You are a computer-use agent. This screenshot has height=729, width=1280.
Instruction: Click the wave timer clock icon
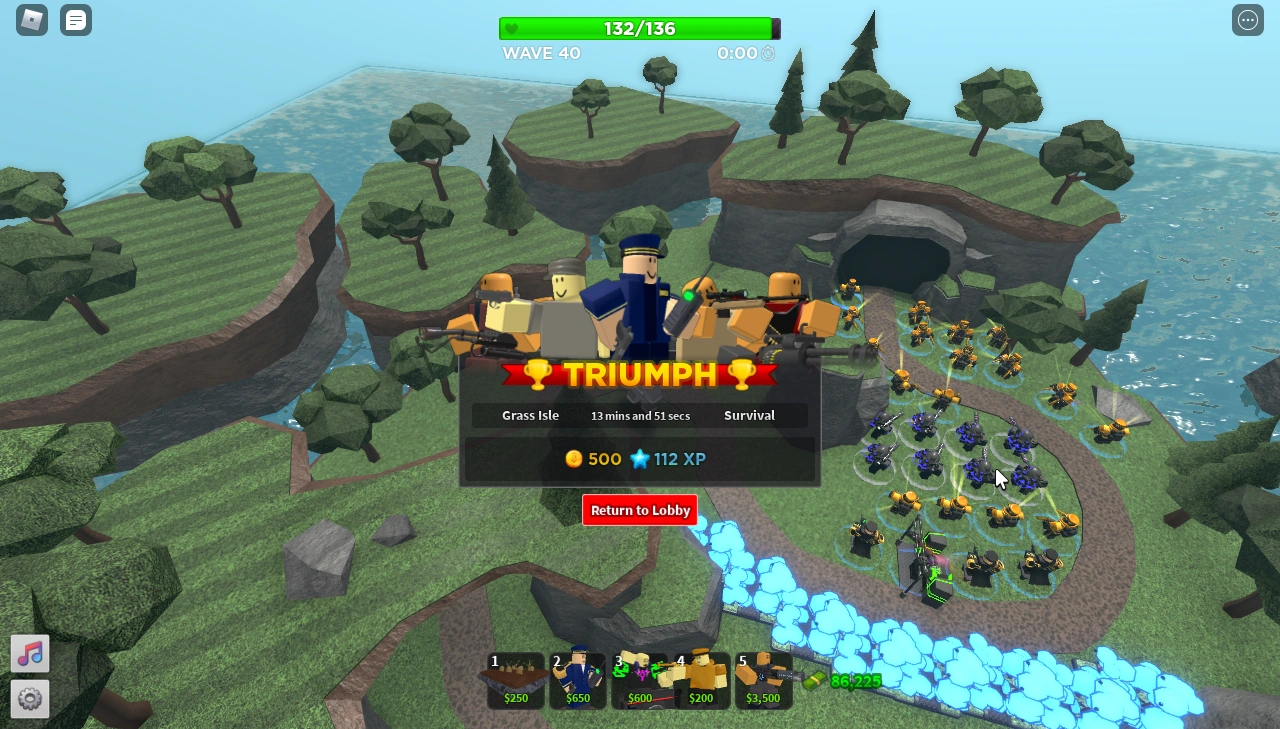click(768, 53)
